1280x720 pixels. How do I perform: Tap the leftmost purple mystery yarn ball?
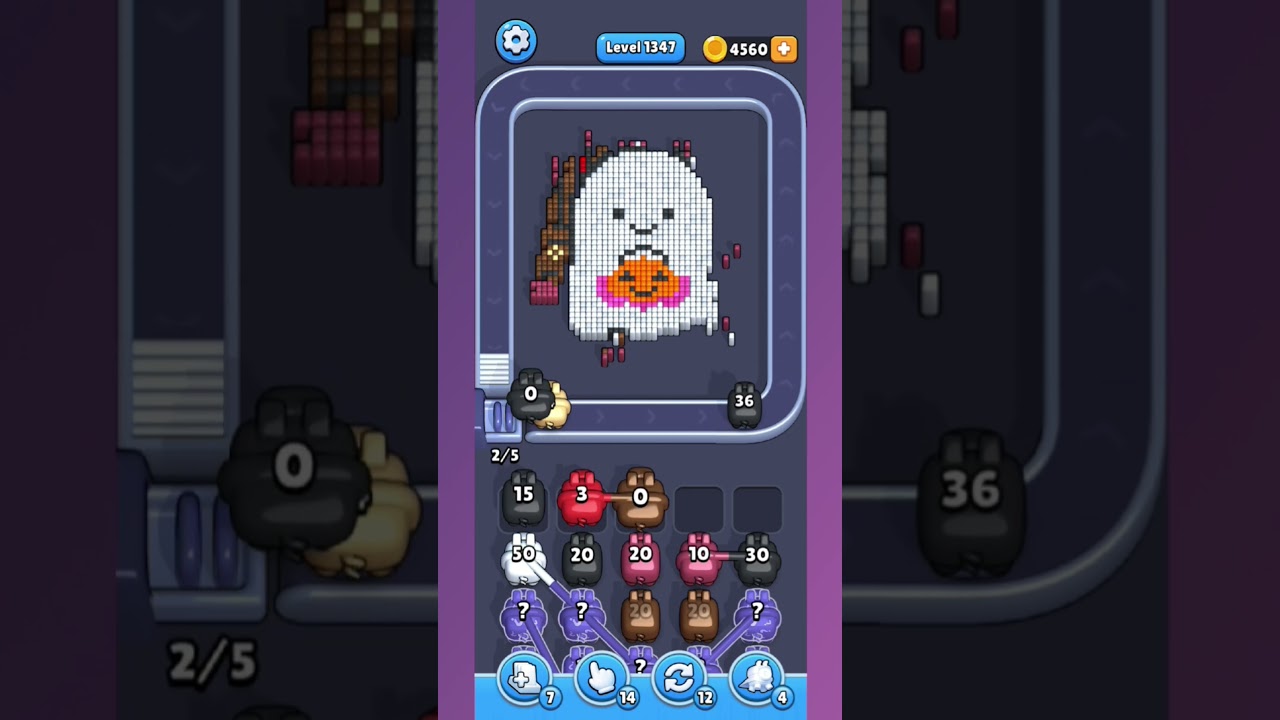(523, 617)
